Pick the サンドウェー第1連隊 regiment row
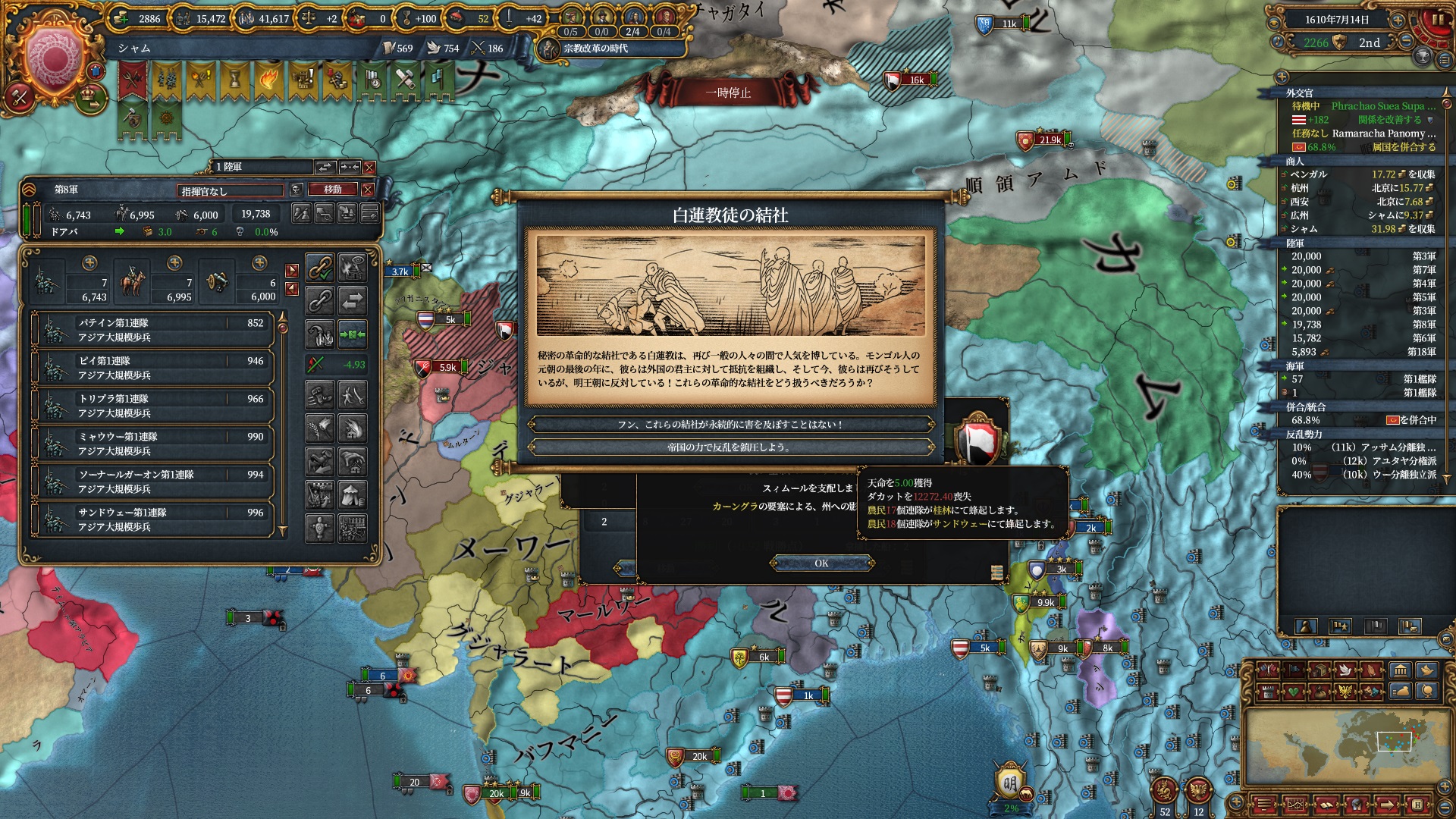This screenshot has width=1456, height=819. (152, 519)
